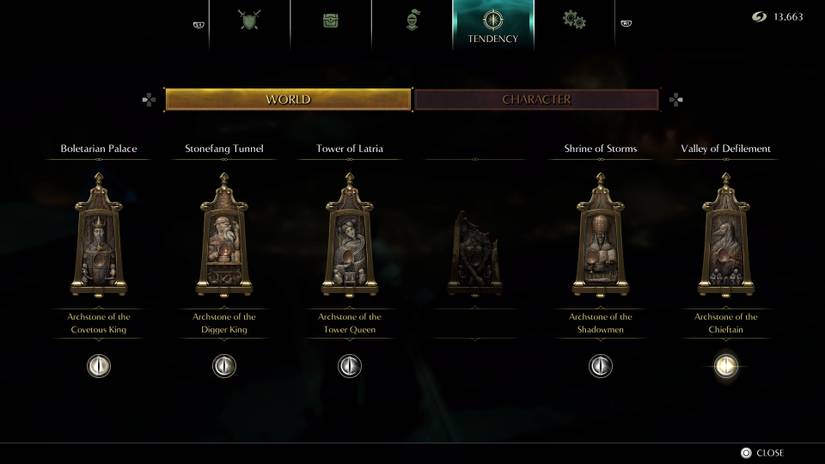The width and height of the screenshot is (825, 464).
Task: Open the knight helmet status tab
Action: coord(411,20)
